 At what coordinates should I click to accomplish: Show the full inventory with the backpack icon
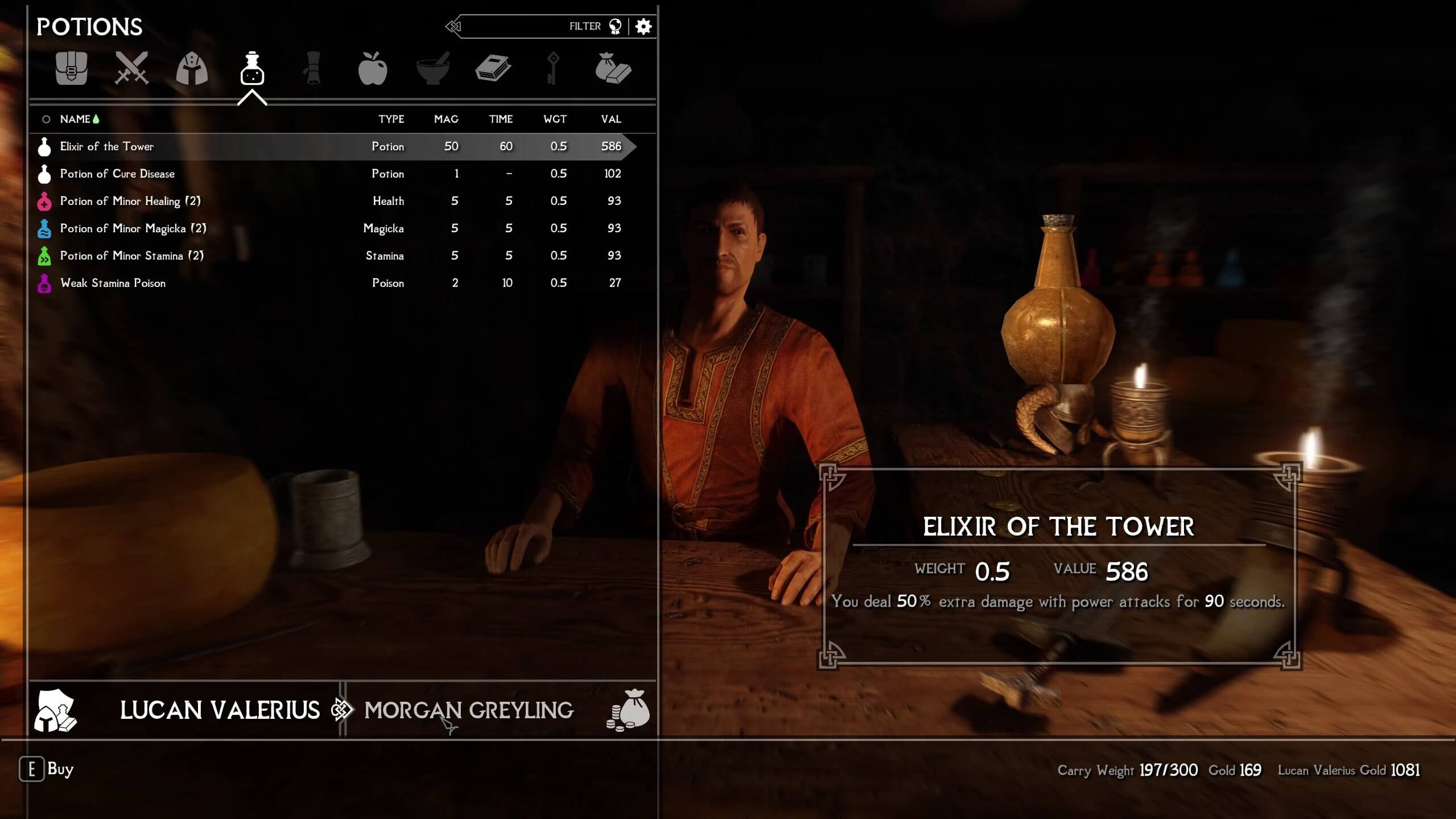(72, 68)
